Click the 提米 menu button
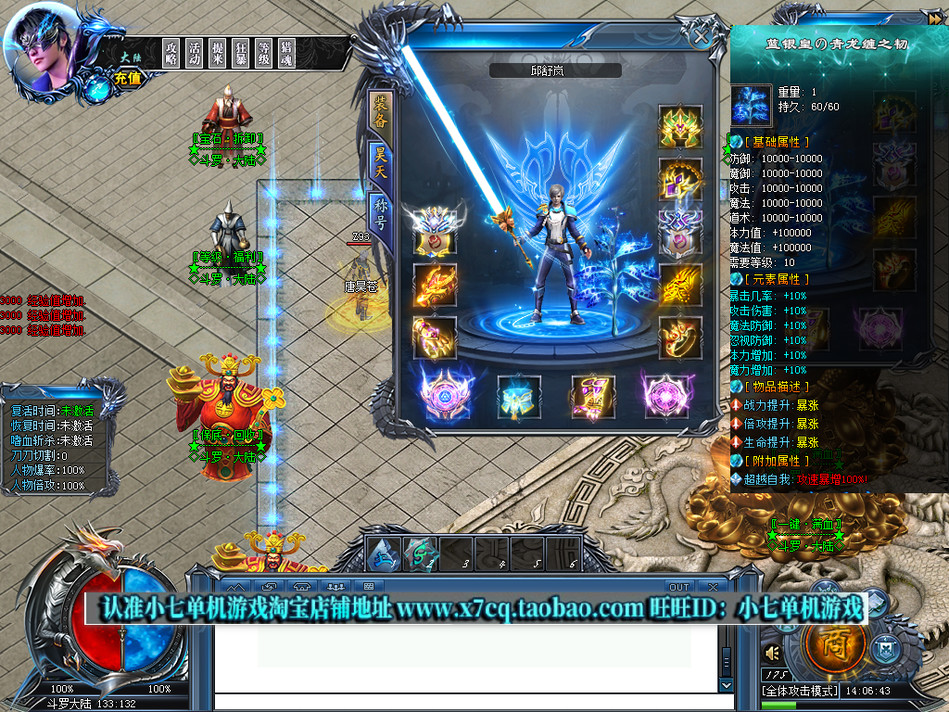949x712 pixels. point(219,53)
